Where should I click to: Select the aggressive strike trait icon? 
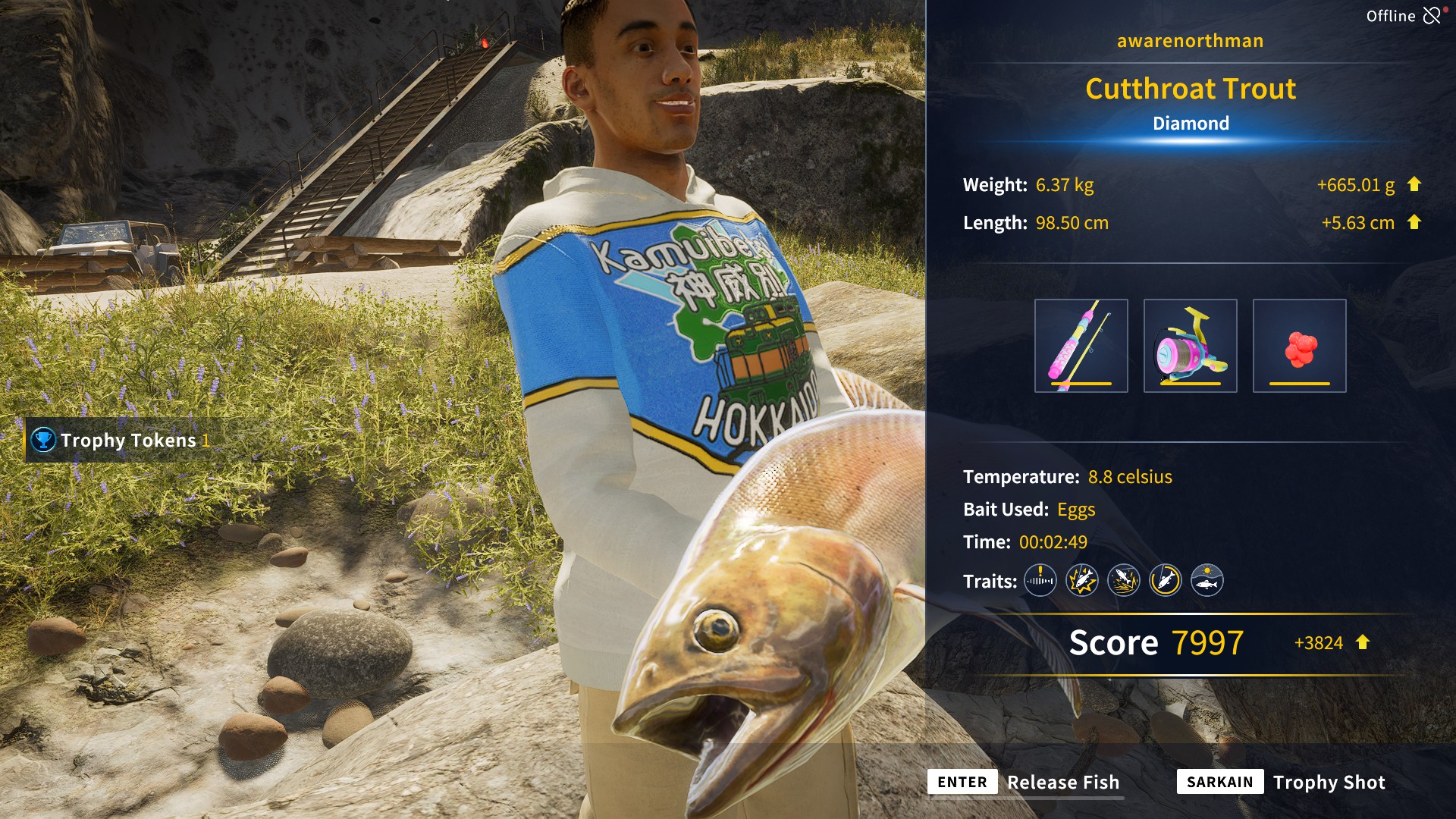[x=1082, y=581]
